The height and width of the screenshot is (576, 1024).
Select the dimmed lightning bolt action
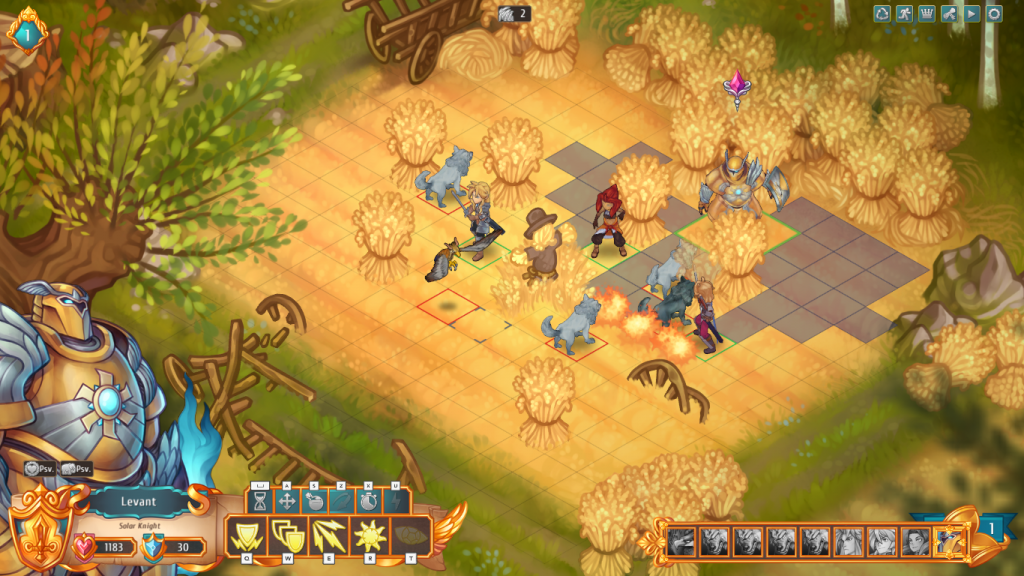tap(395, 500)
